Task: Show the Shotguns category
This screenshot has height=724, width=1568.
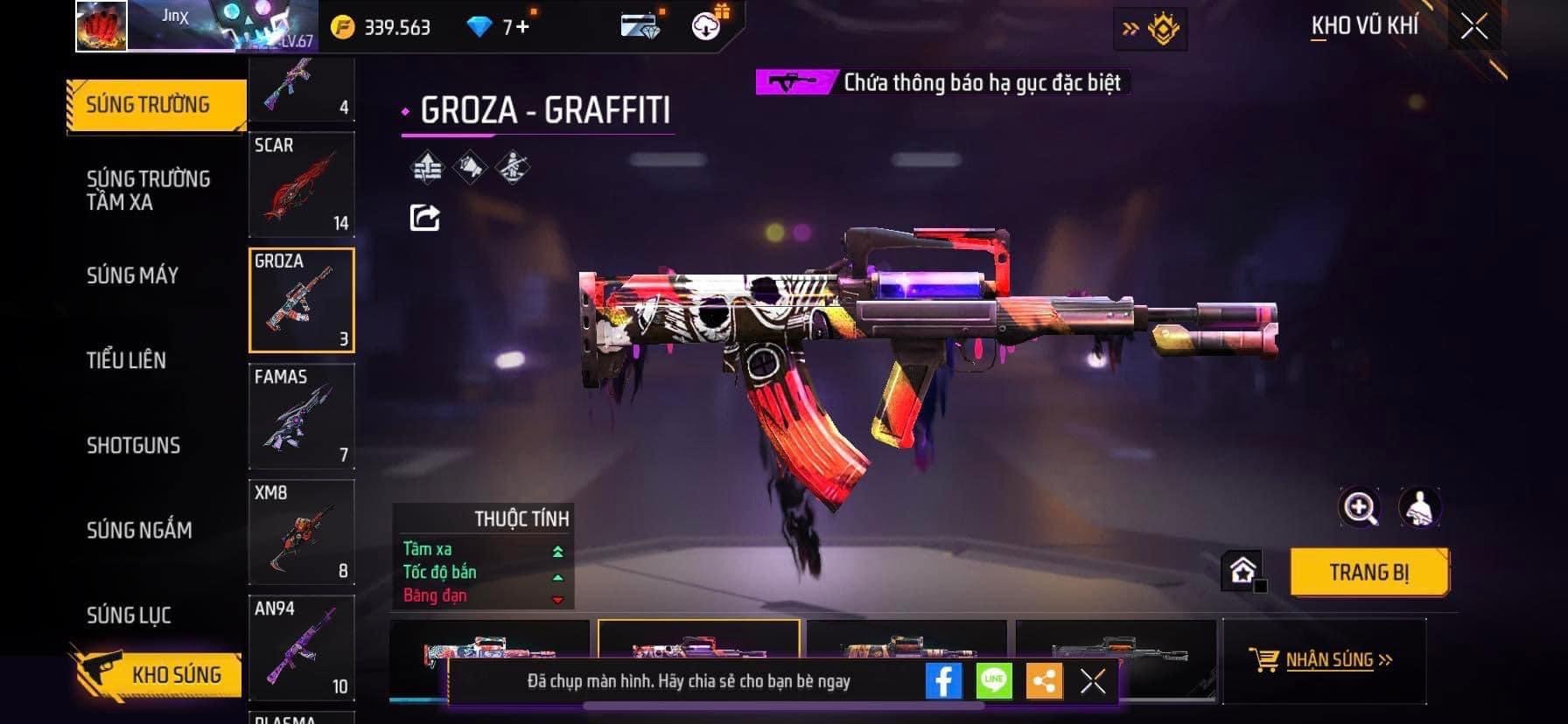Action: [133, 445]
